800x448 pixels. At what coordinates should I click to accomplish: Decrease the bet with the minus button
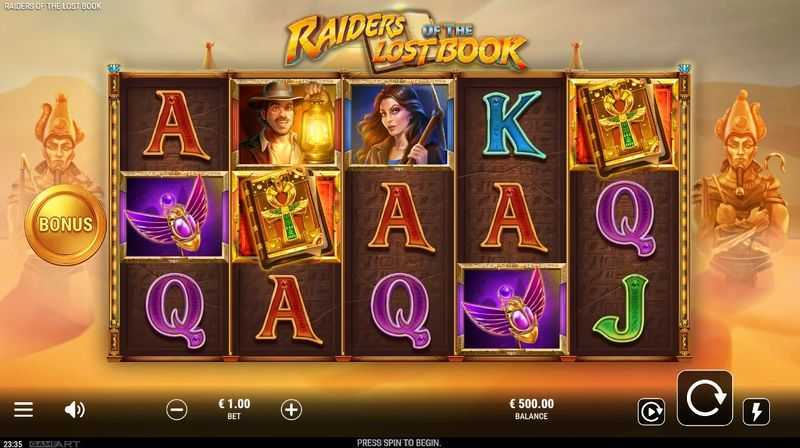tap(176, 409)
